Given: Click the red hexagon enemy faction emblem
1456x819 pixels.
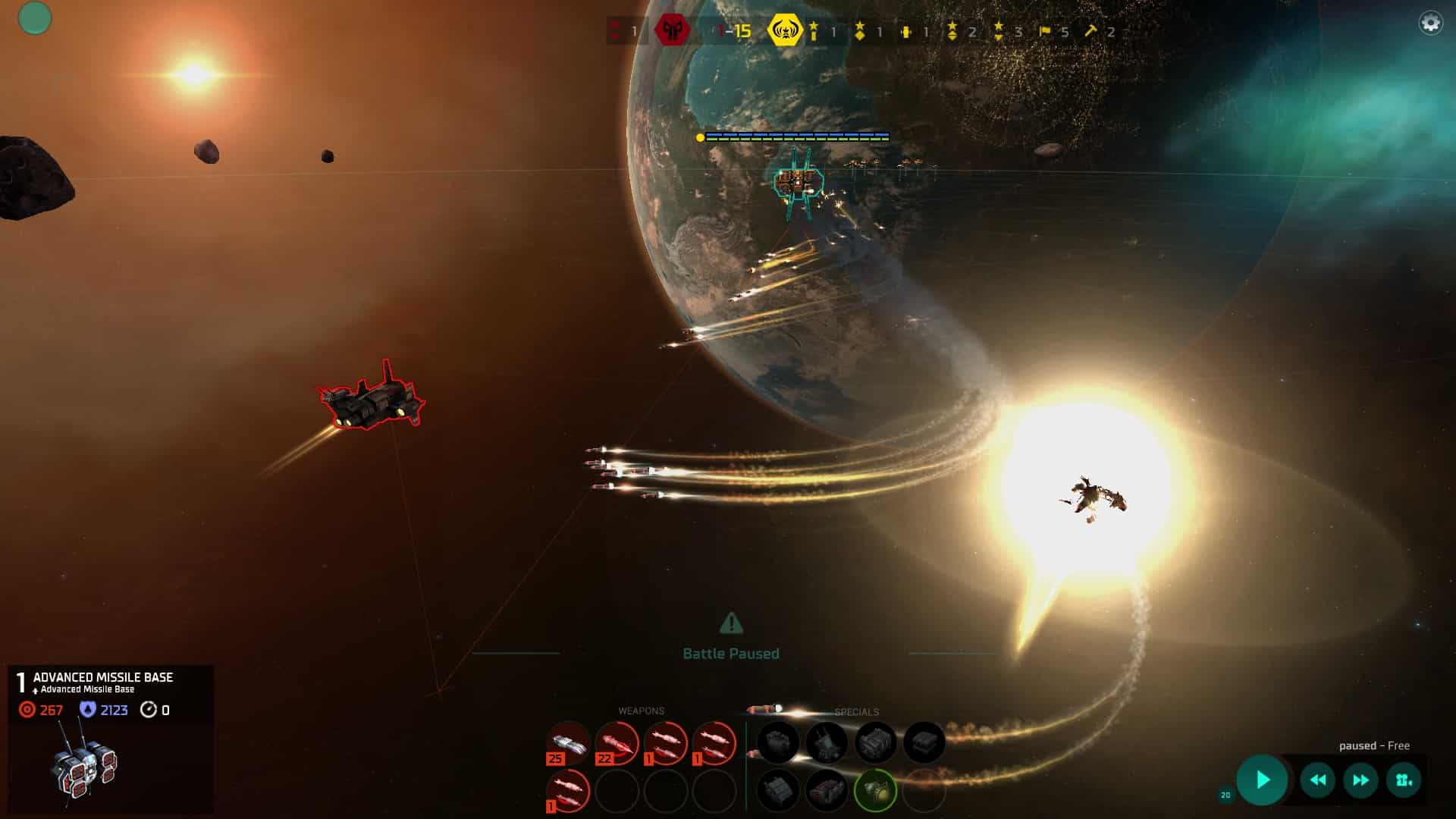Looking at the screenshot, I should point(672,31).
